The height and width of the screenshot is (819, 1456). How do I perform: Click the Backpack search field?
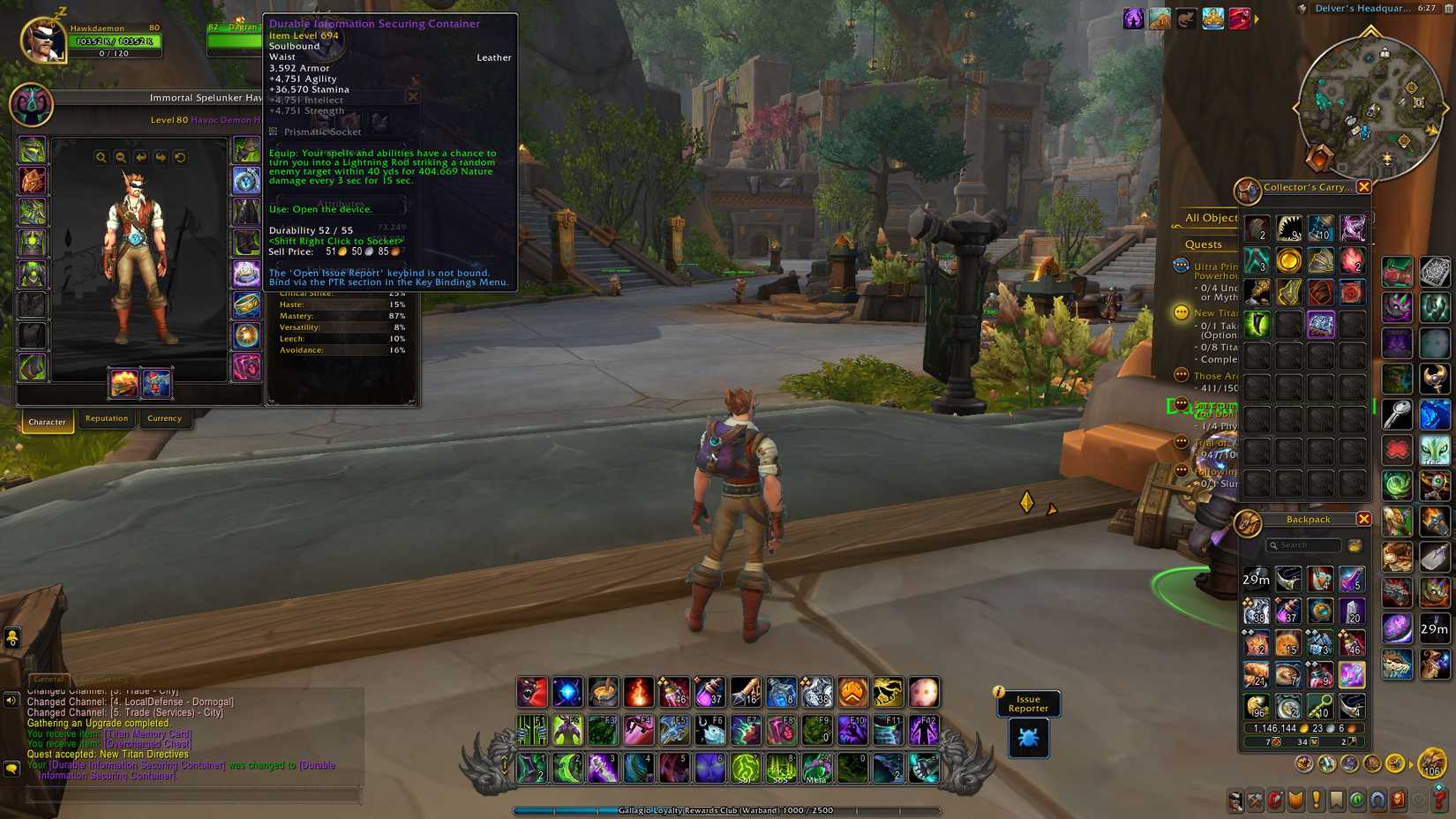[1304, 545]
